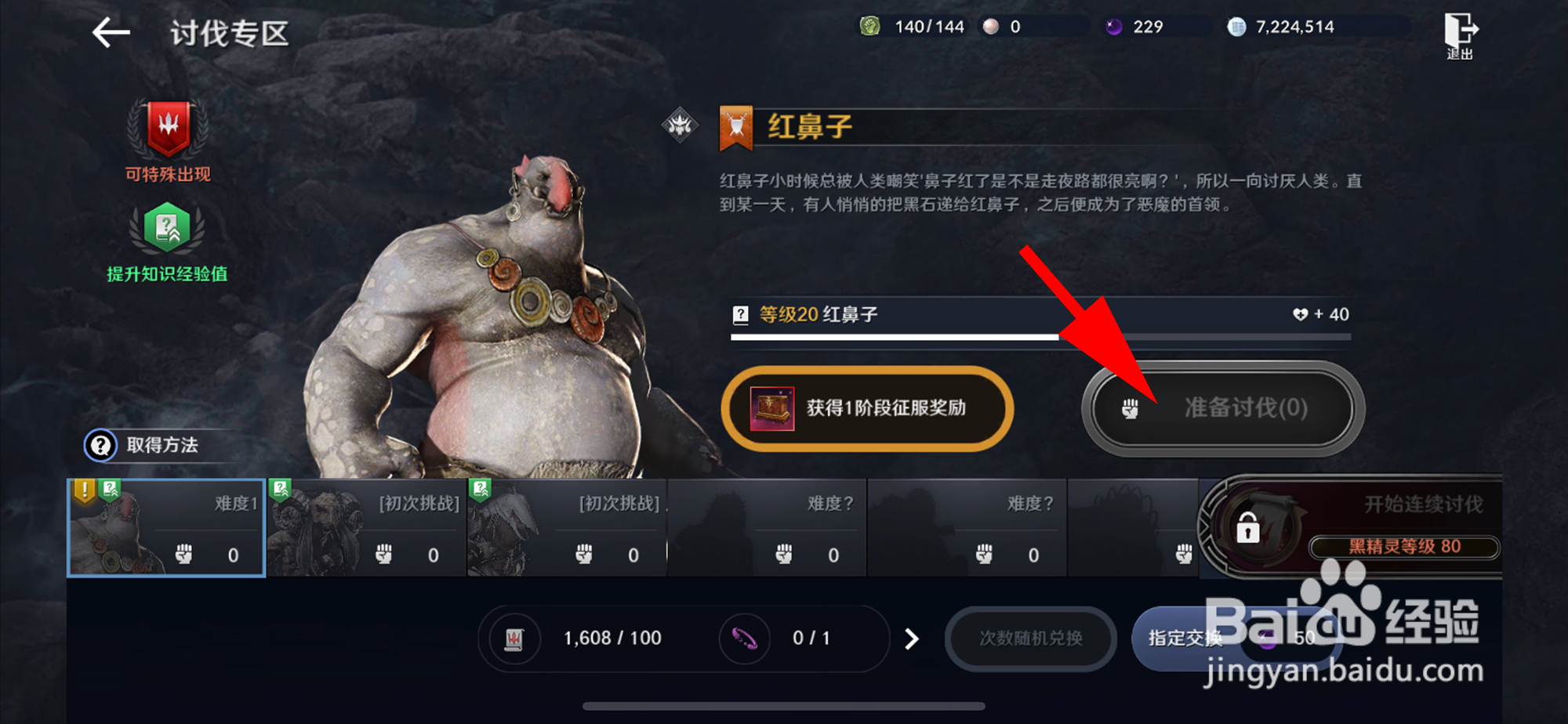The width and height of the screenshot is (1568, 724).
Task: Tap the padlock on 开始连续讨伐 panel
Action: pos(1247,530)
